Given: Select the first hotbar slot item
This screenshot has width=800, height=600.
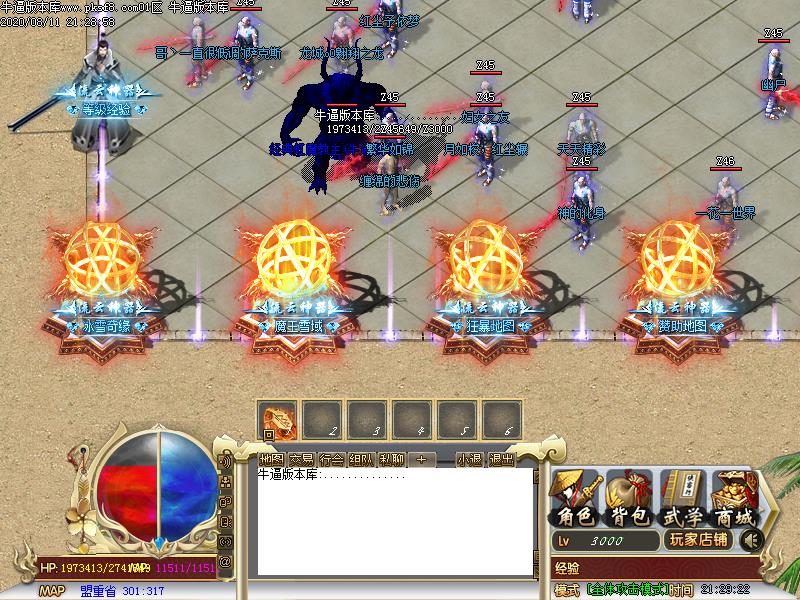Looking at the screenshot, I should [277, 419].
